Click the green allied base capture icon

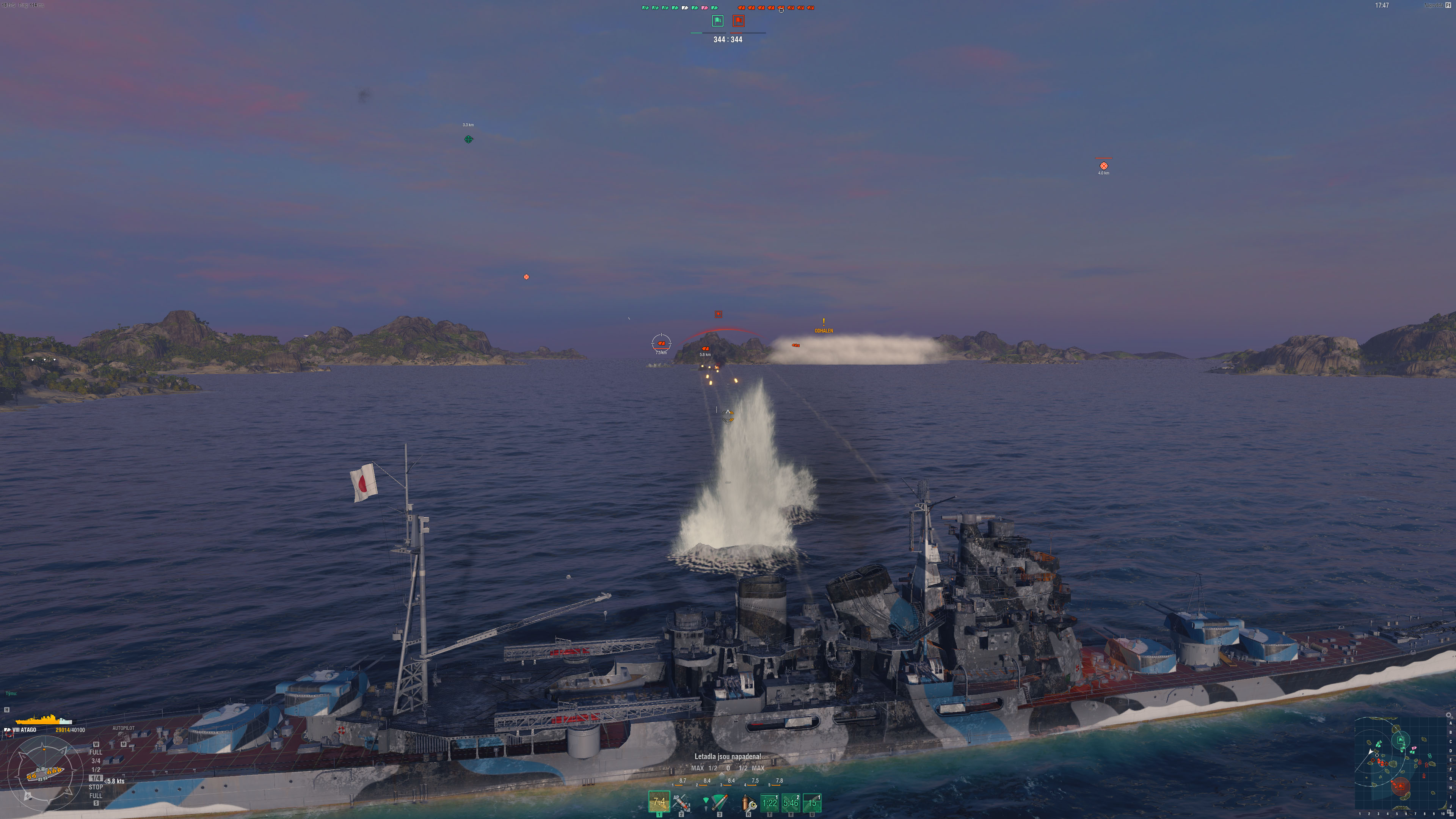click(x=717, y=21)
